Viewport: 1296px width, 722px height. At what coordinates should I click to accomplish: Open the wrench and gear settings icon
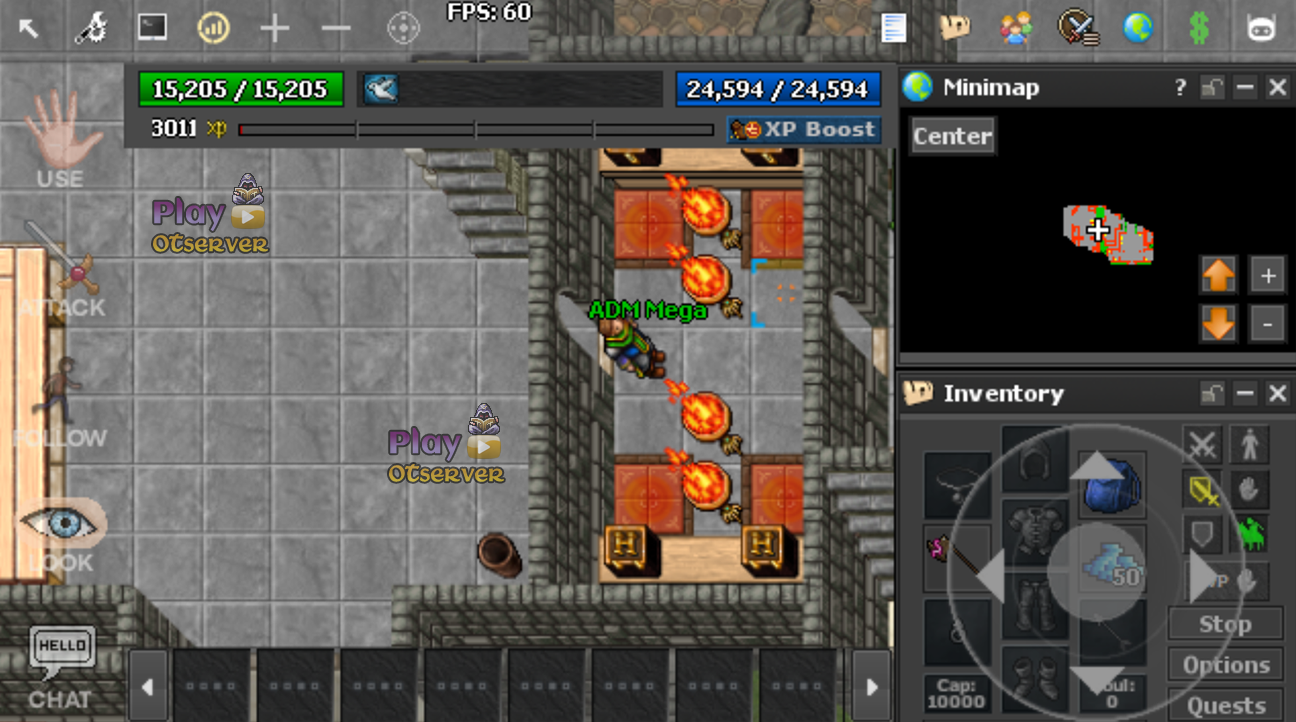tap(91, 28)
